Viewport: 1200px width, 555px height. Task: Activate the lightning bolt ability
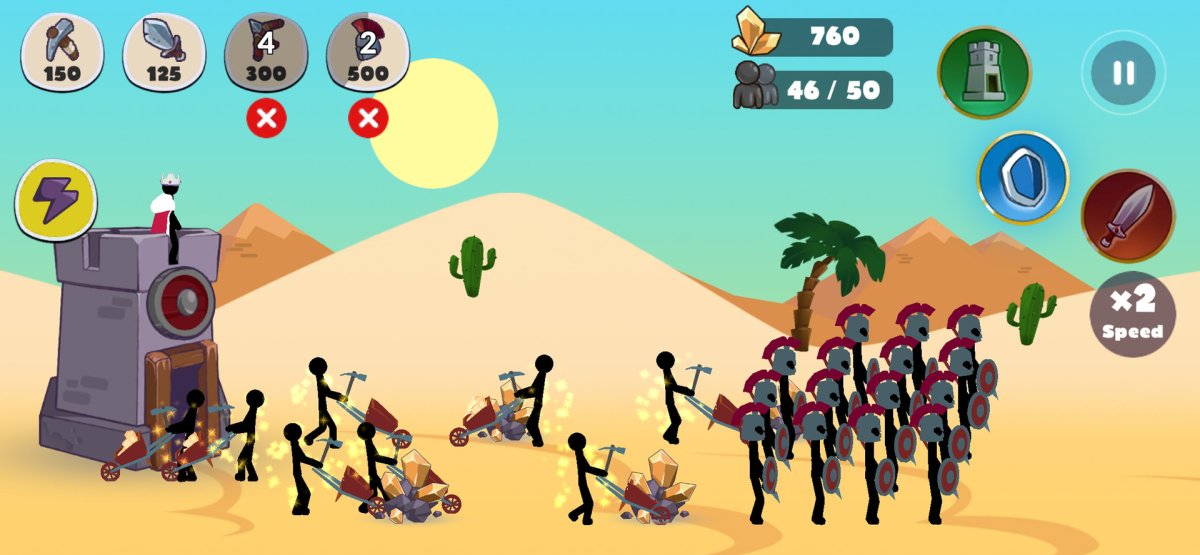pyautogui.click(x=56, y=200)
